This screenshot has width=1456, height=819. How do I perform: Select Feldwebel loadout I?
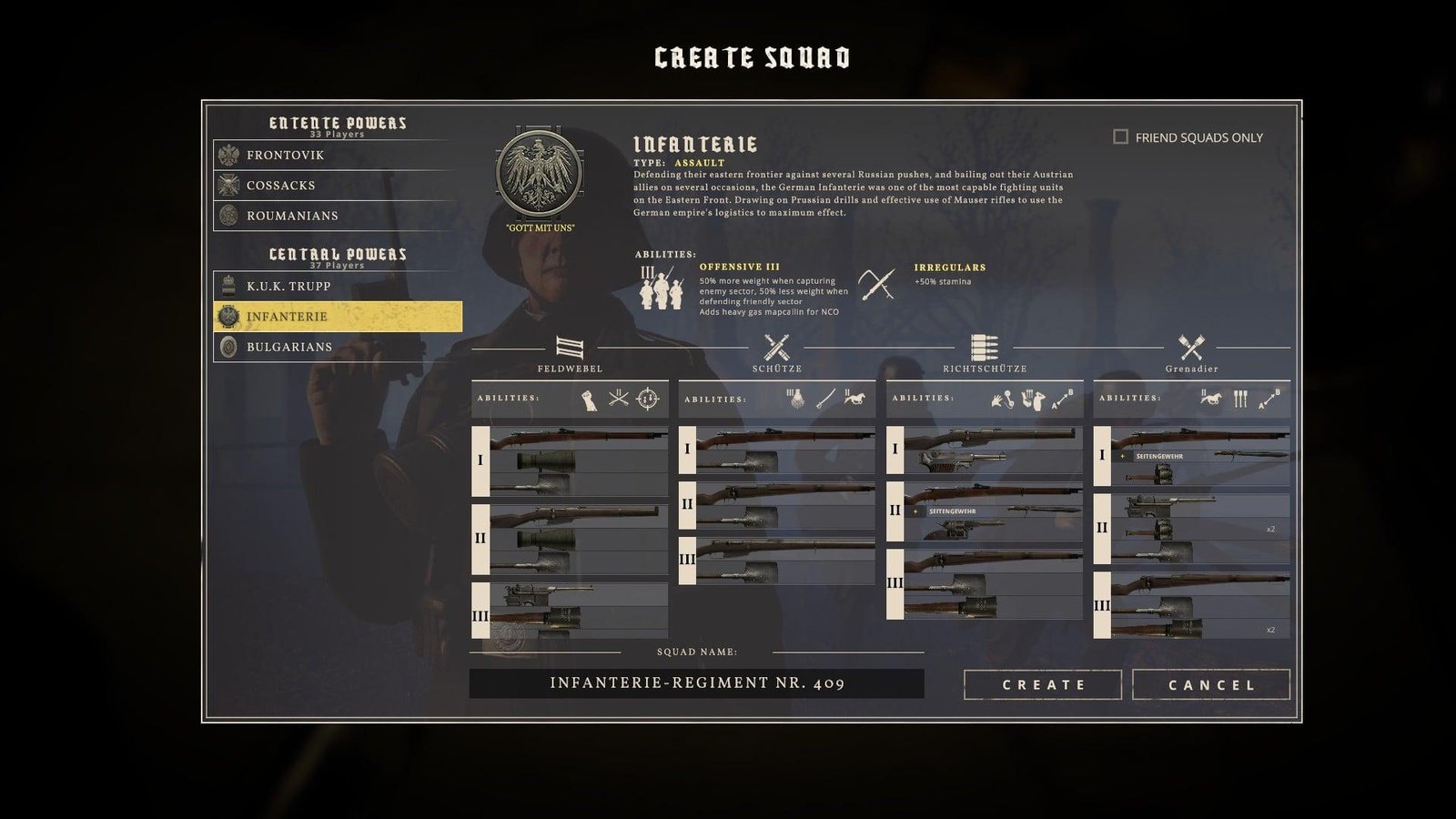point(571,460)
